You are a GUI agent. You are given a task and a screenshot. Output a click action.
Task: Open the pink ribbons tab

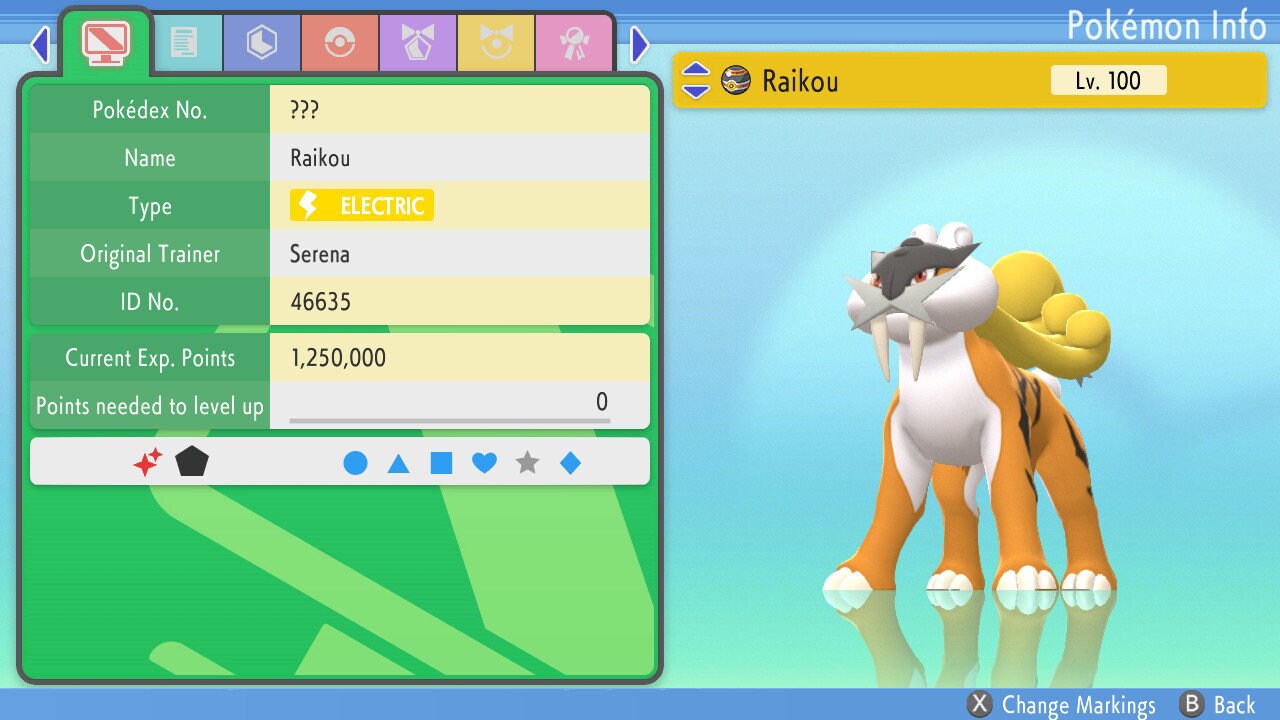pyautogui.click(x=574, y=43)
